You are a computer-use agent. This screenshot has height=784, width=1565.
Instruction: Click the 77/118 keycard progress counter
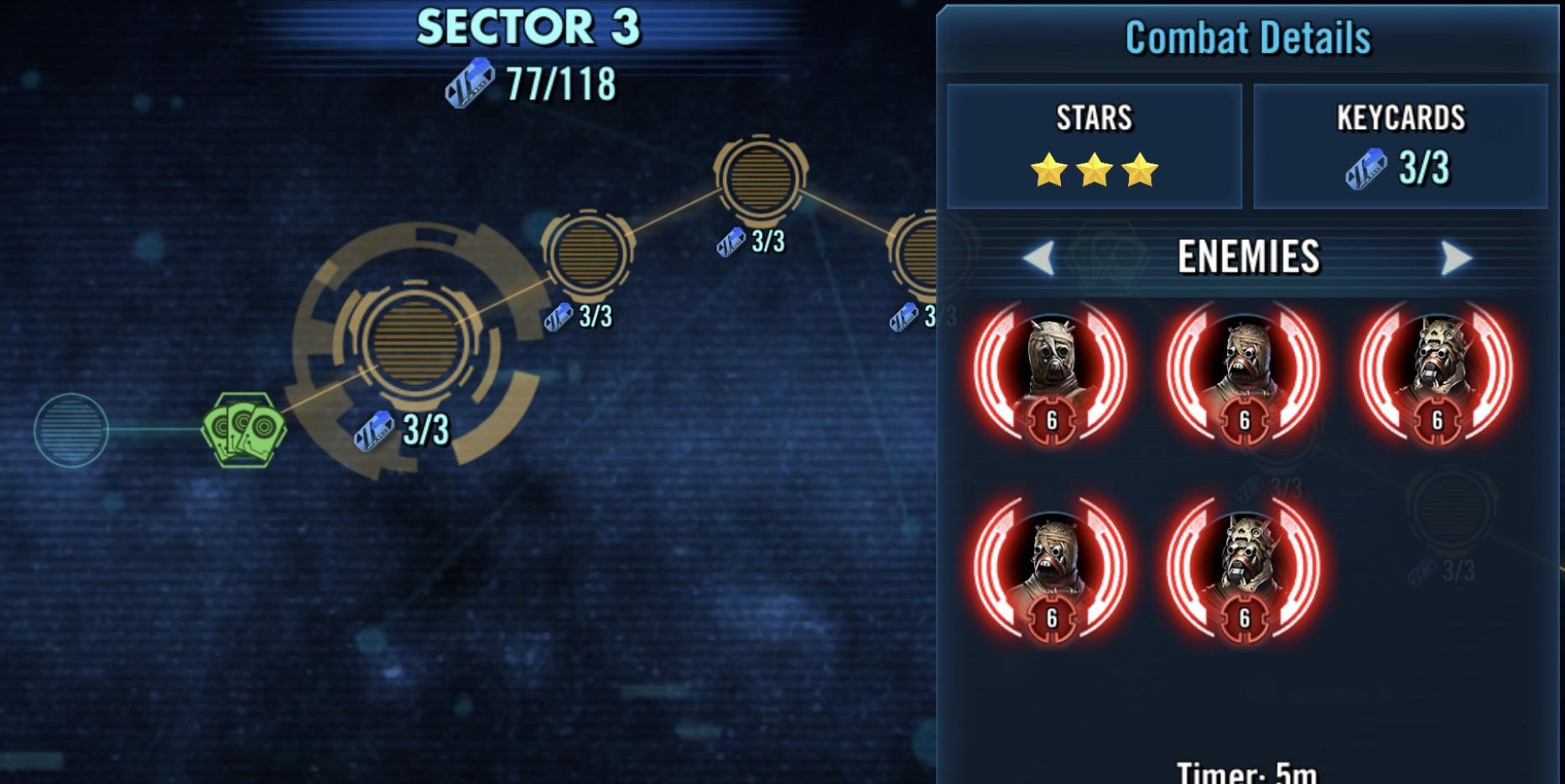(x=558, y=81)
